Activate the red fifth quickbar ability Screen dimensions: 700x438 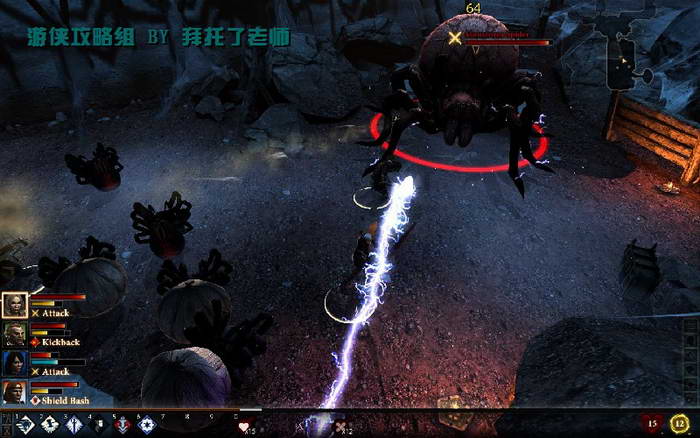click(x=123, y=425)
